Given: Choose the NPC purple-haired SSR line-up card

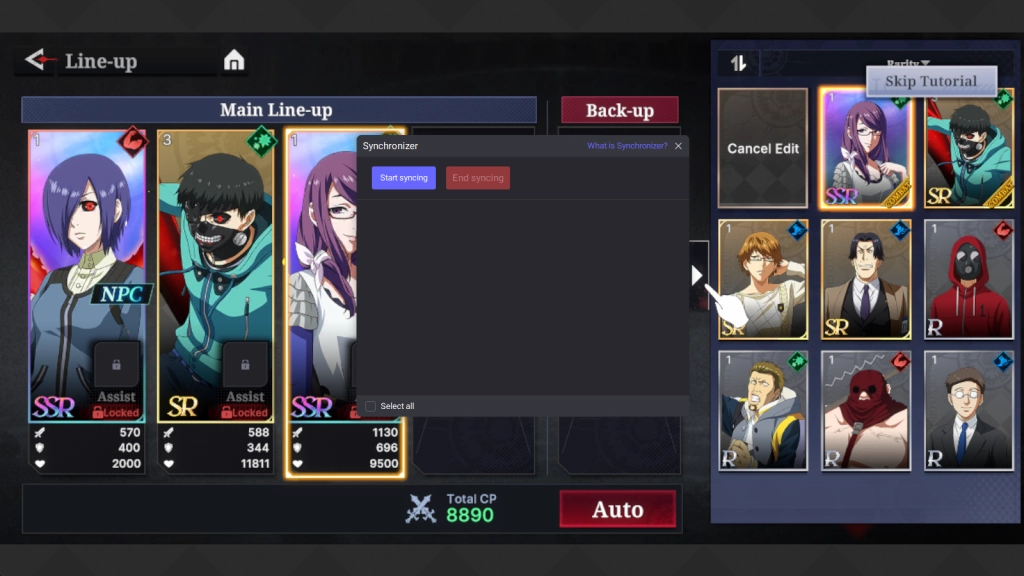Looking at the screenshot, I should [87, 275].
